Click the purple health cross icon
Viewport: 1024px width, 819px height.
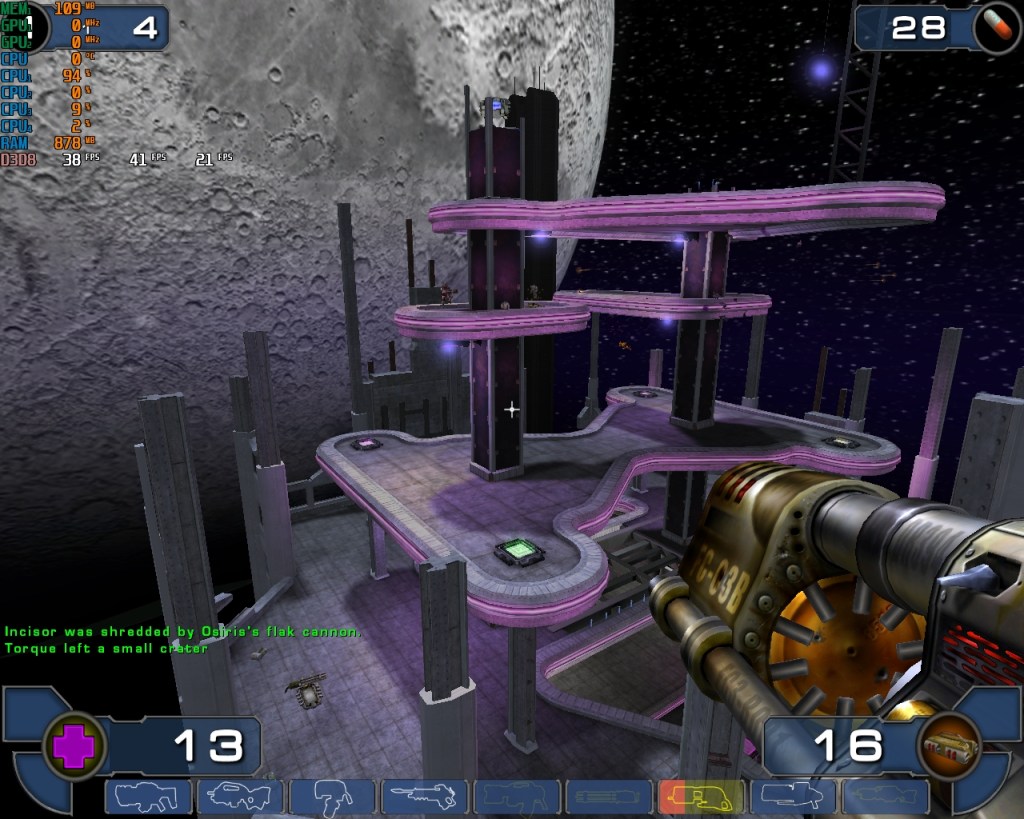tap(73, 746)
